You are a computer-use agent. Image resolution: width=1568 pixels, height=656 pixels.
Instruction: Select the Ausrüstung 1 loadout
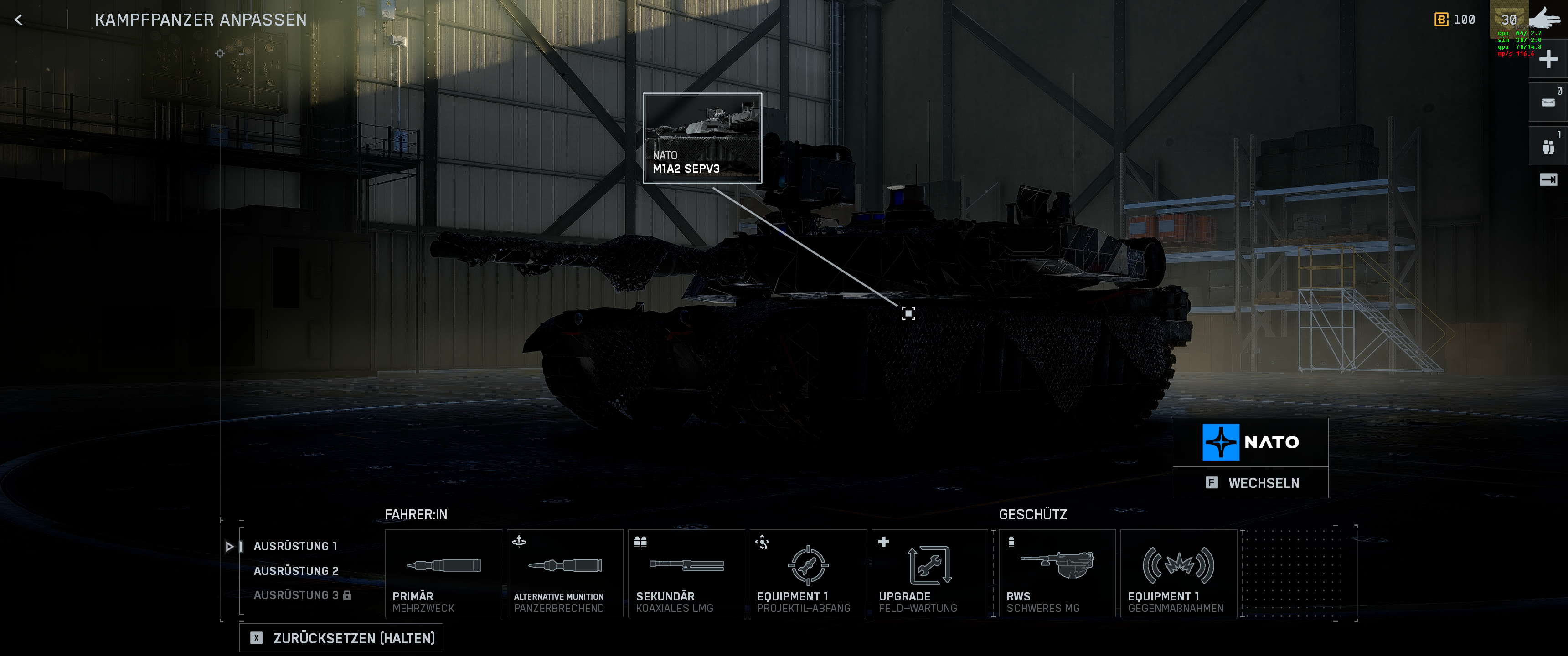tap(296, 546)
